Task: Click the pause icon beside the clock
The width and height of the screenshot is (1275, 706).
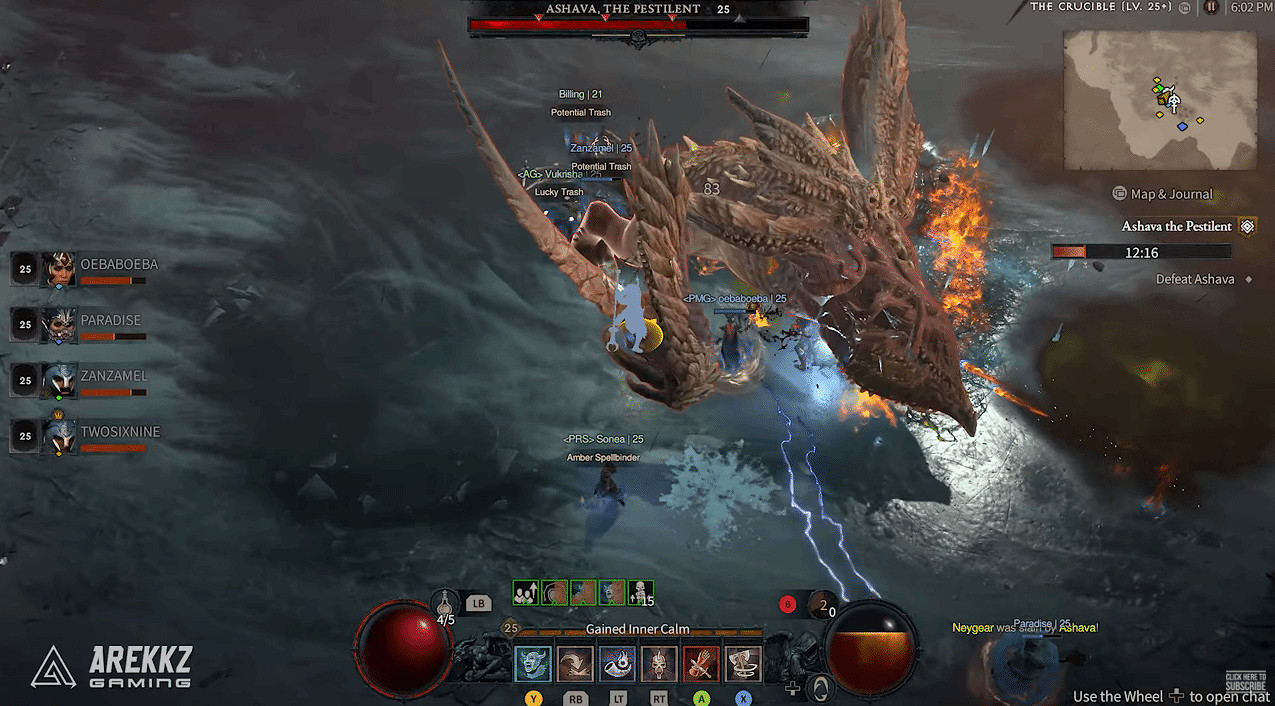Action: 1211,7
